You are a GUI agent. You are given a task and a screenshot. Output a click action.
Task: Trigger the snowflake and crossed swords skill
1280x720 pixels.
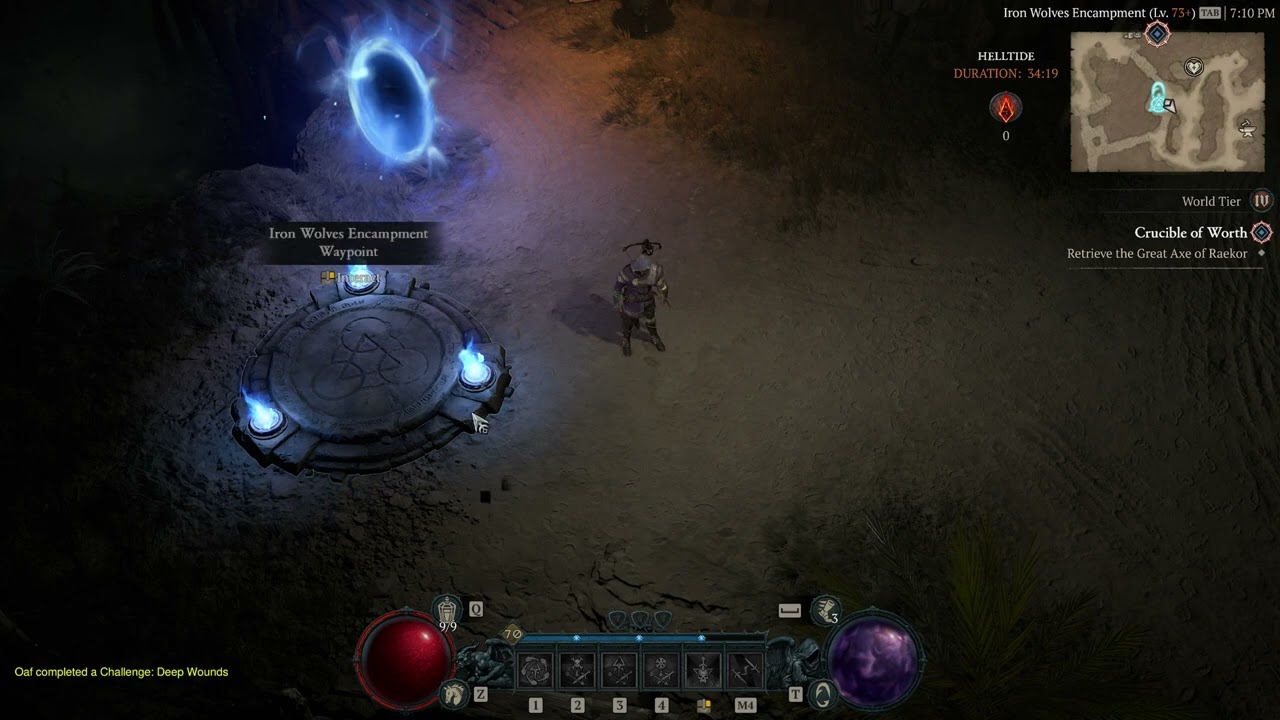point(661,670)
